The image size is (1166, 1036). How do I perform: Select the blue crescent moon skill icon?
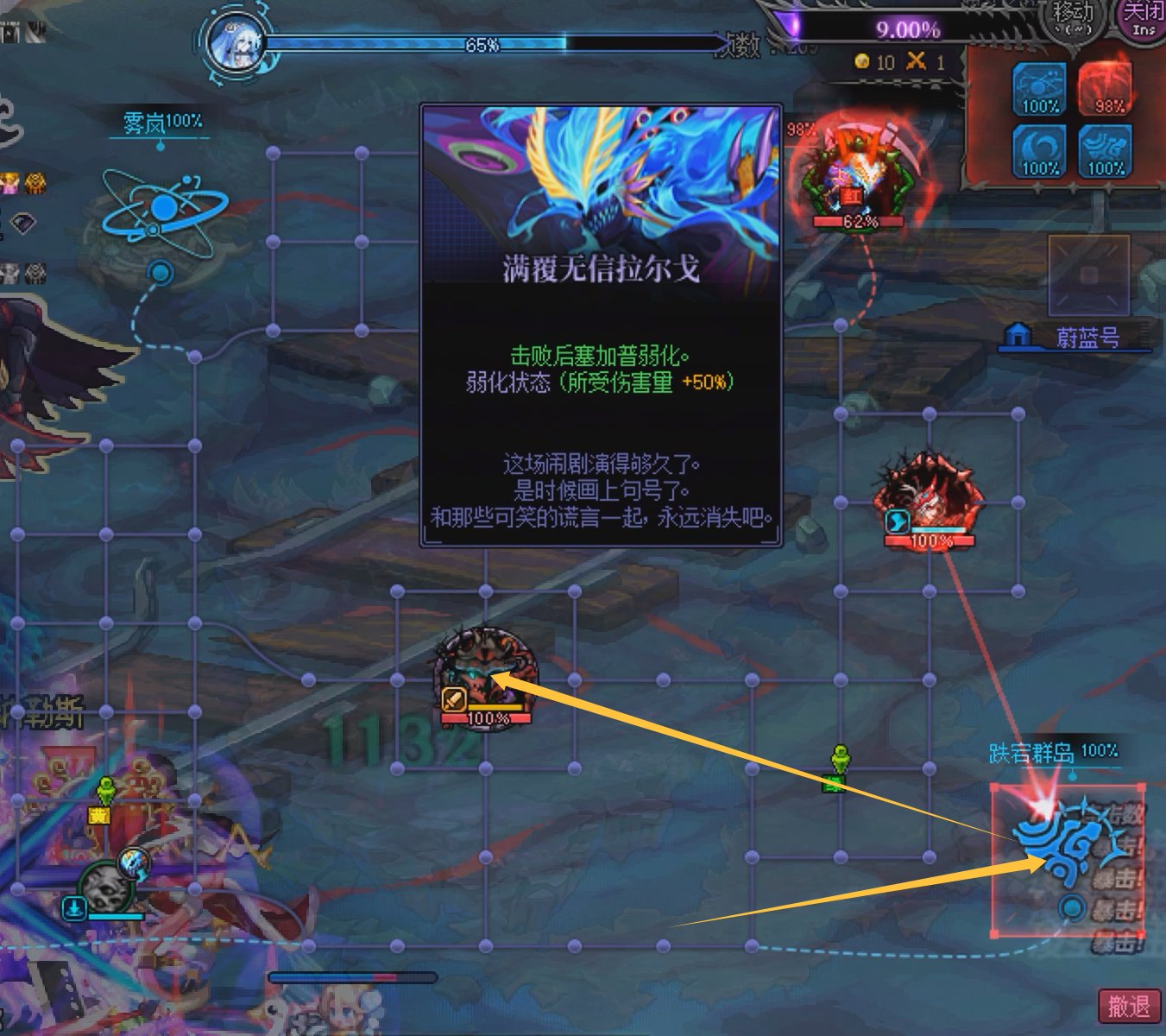pos(1039,151)
